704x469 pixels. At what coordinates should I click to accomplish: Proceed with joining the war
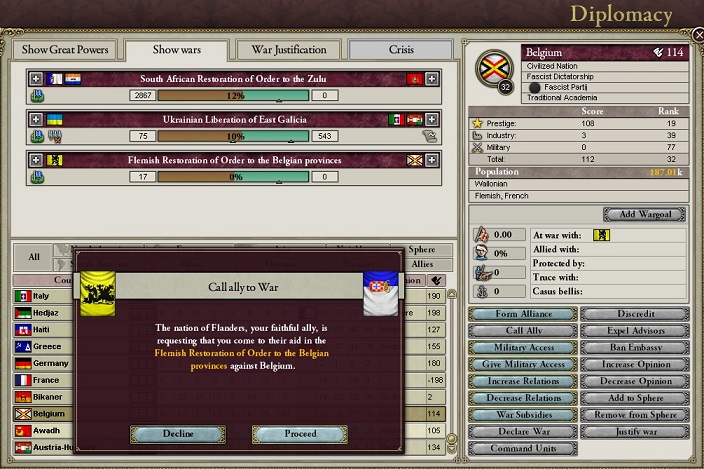coord(299,434)
